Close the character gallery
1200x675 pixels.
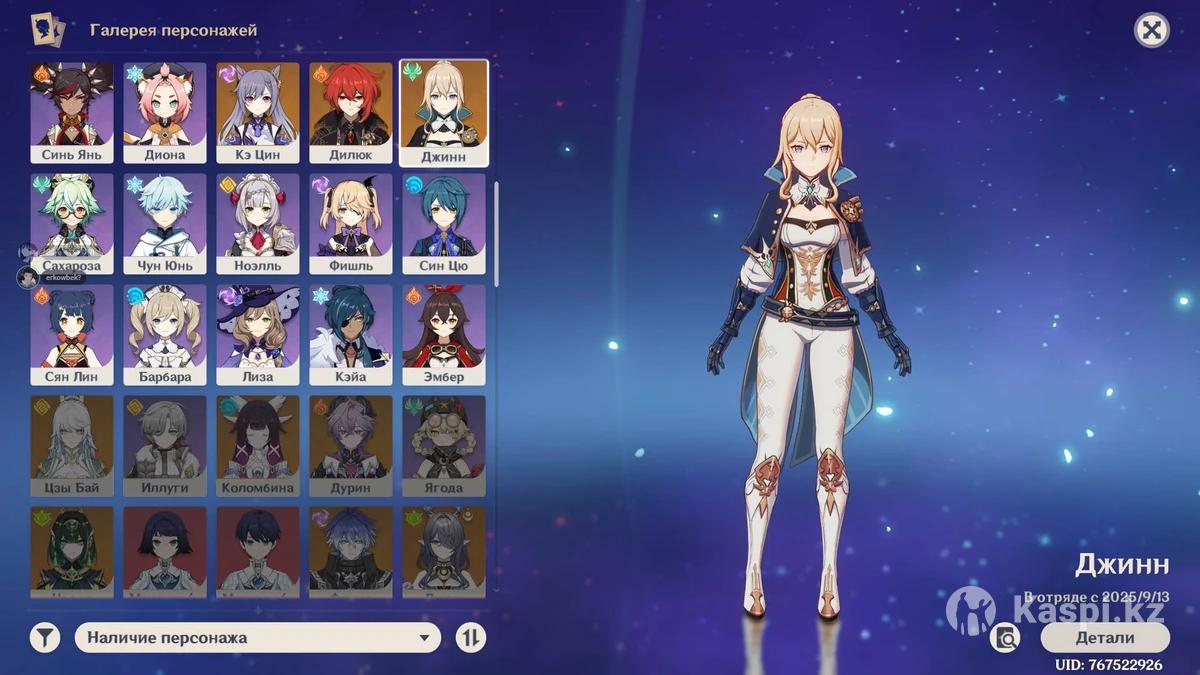[x=1152, y=30]
